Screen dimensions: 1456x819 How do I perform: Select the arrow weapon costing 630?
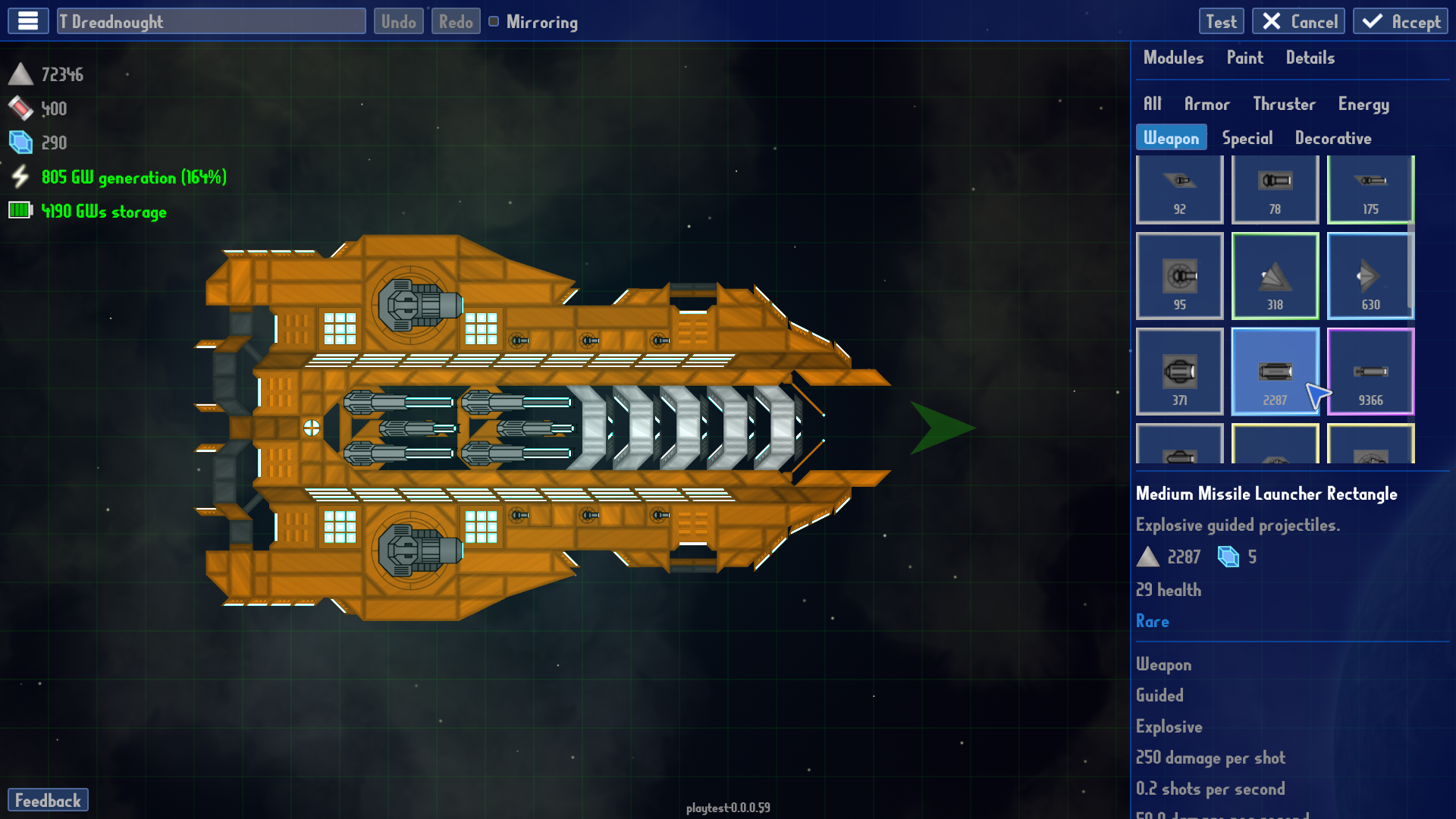(x=1370, y=275)
